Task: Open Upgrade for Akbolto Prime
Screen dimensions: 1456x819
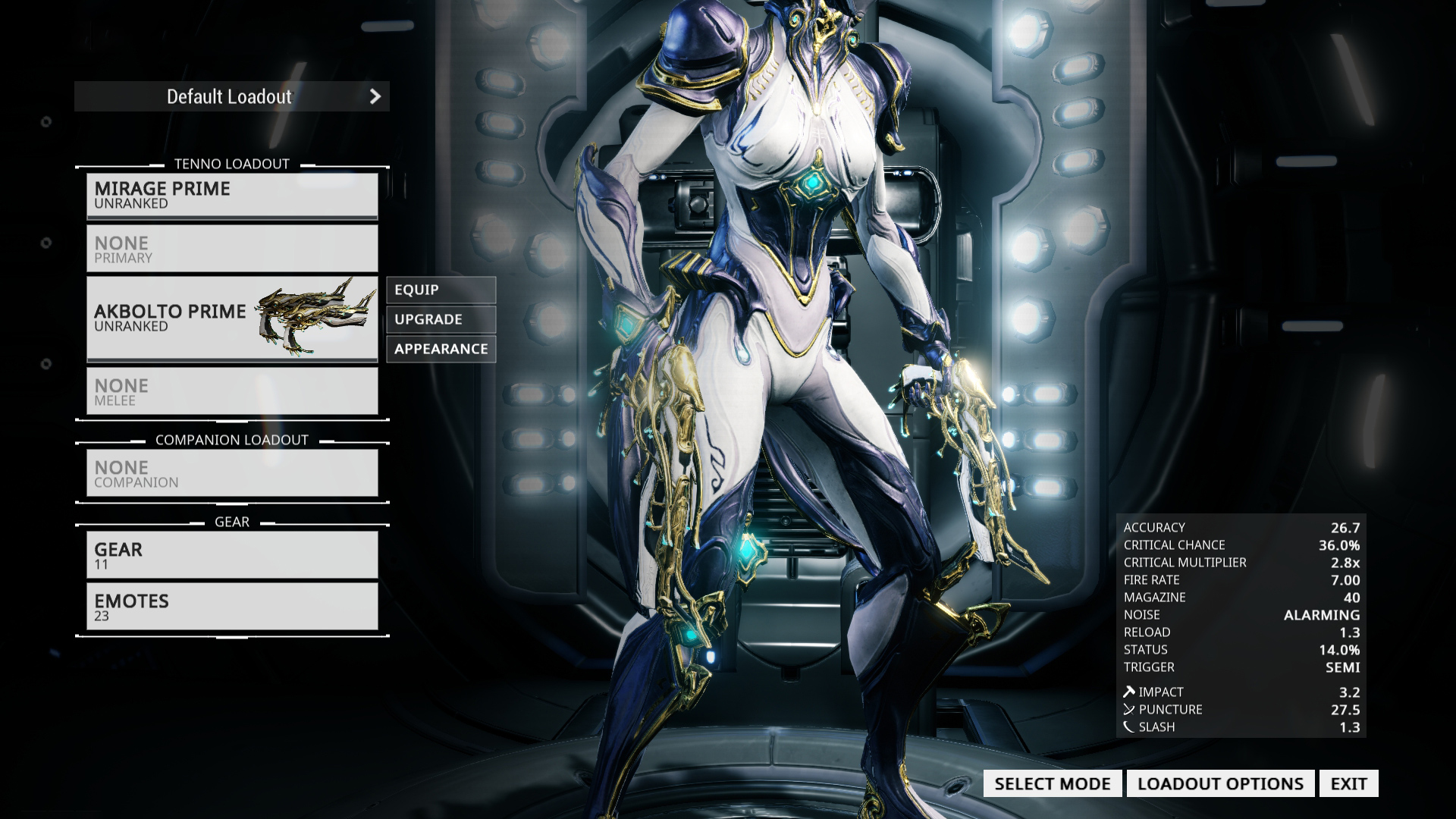Action: click(x=441, y=319)
